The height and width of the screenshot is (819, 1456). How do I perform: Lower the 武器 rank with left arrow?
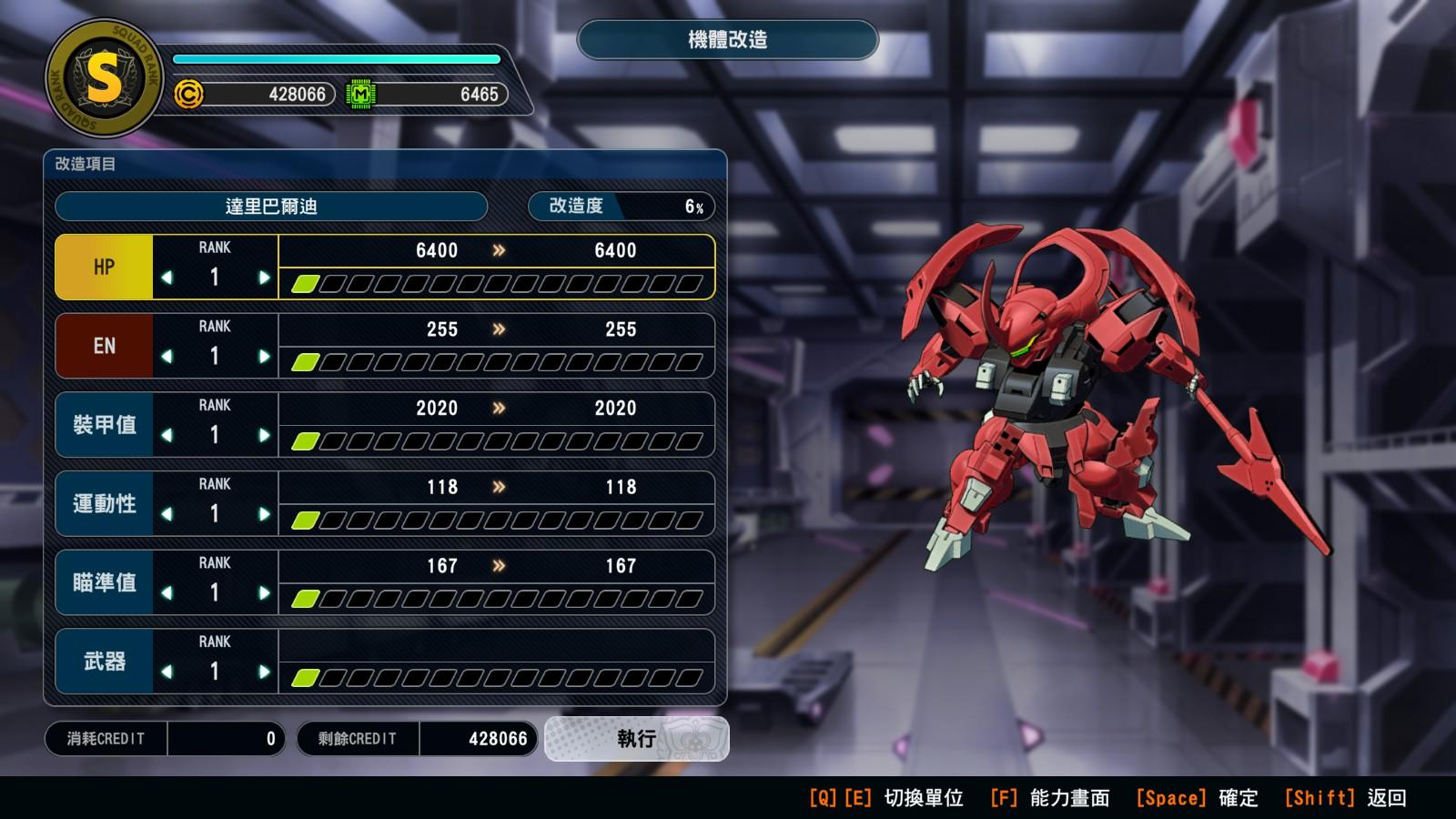click(167, 672)
